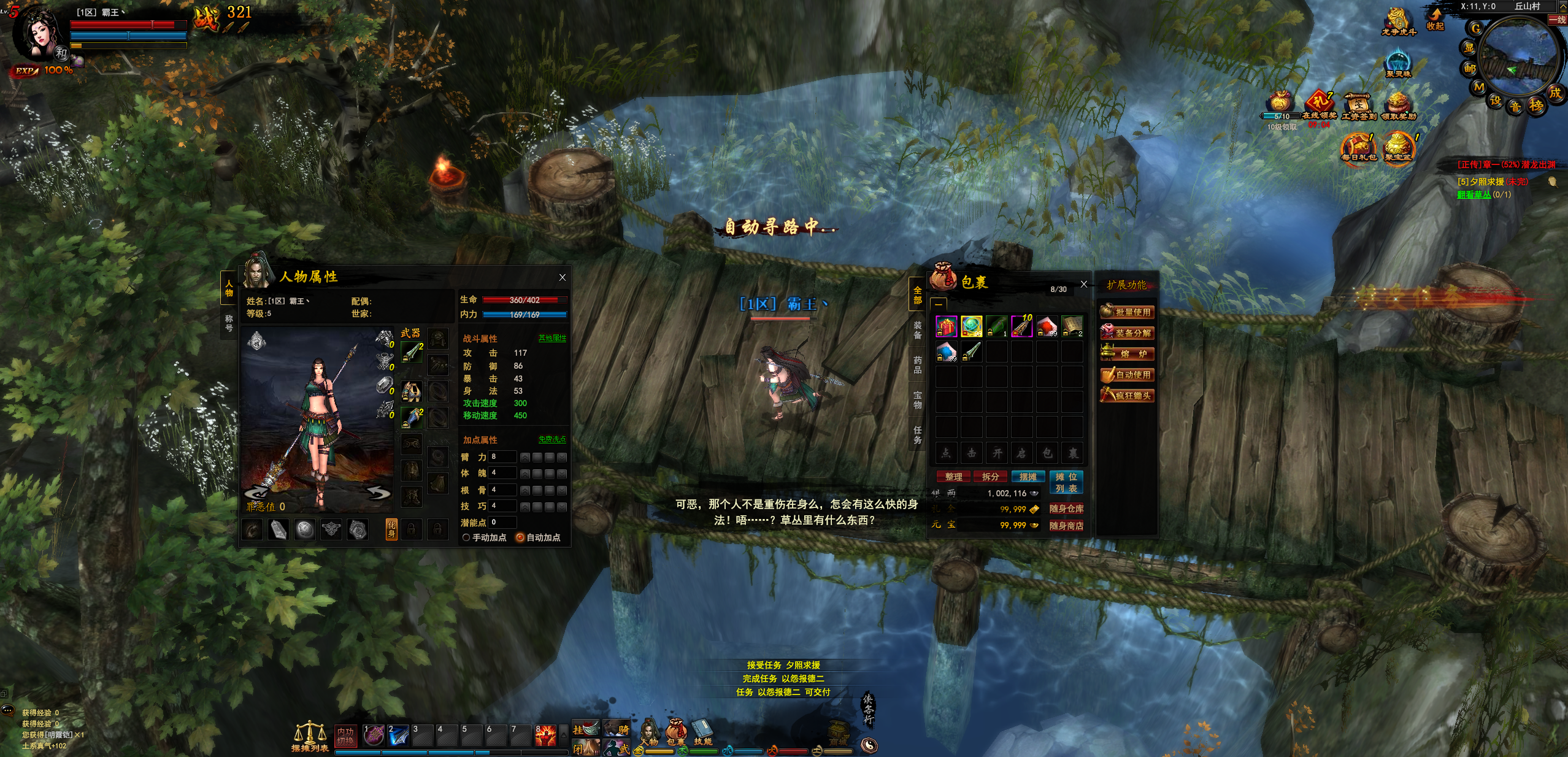Click the 免费洗点 free reset link
Image resolution: width=1568 pixels, height=757 pixels.
click(x=552, y=439)
